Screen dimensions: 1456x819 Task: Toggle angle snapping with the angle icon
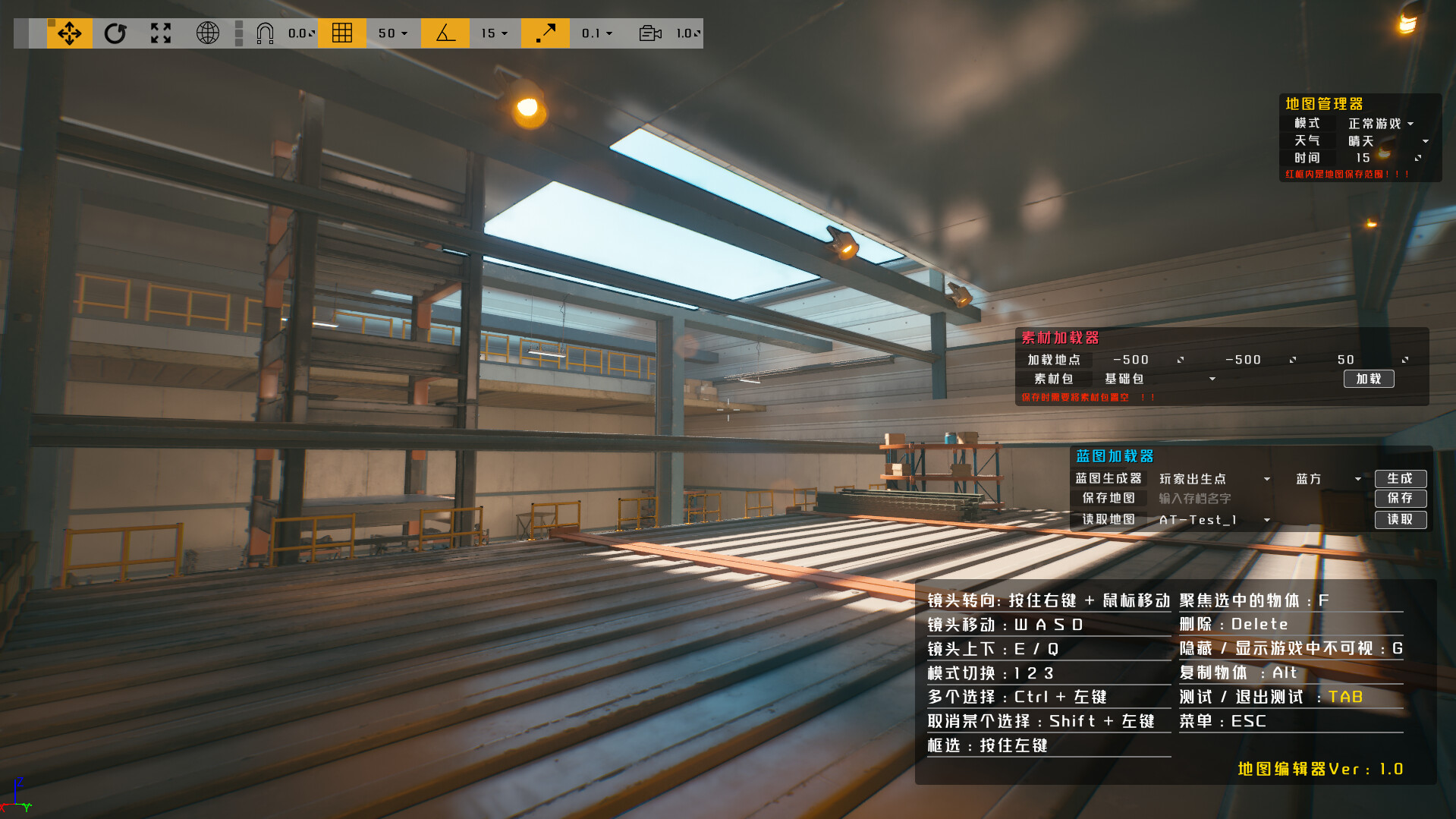click(x=445, y=33)
